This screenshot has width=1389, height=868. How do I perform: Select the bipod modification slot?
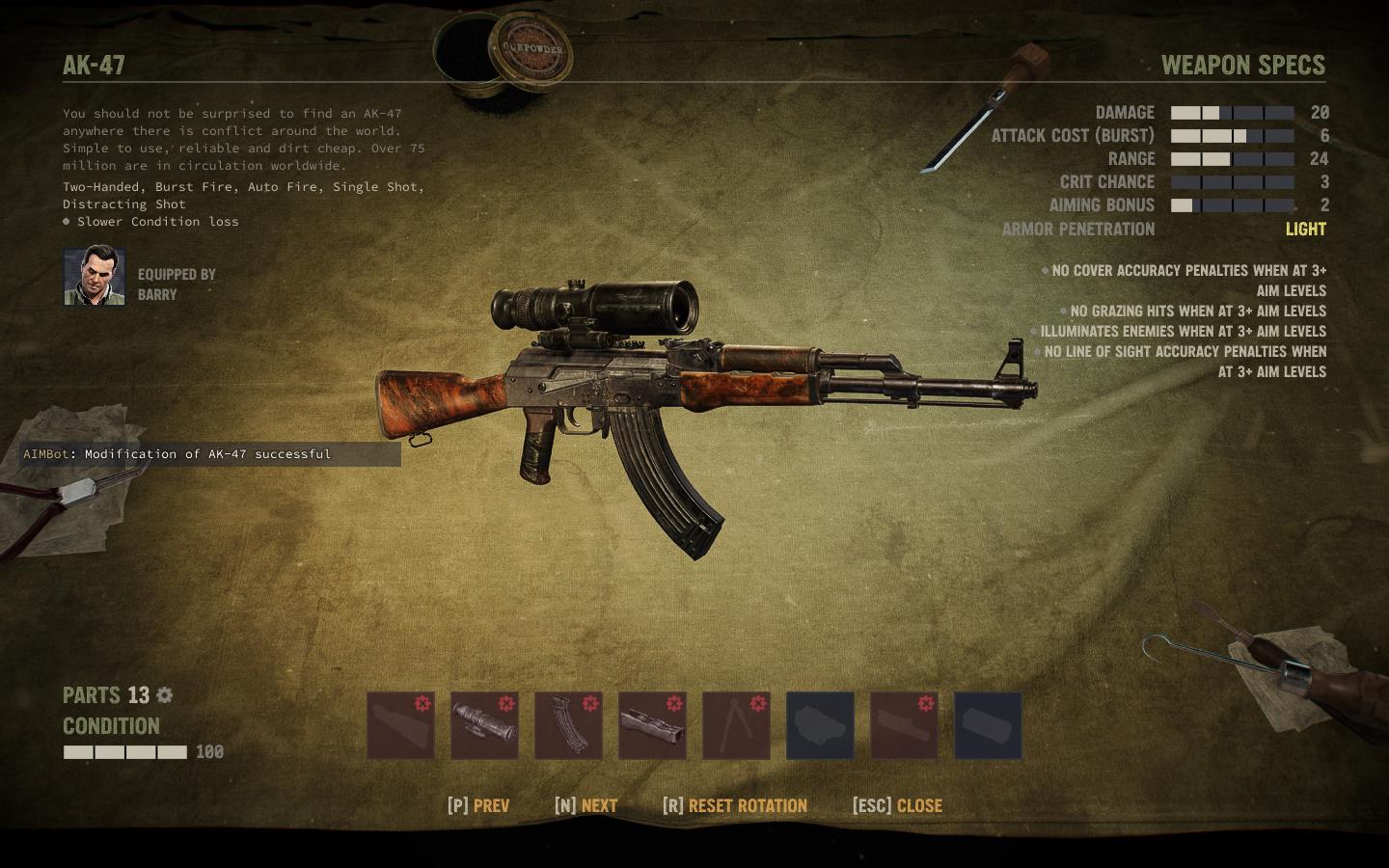coord(736,725)
